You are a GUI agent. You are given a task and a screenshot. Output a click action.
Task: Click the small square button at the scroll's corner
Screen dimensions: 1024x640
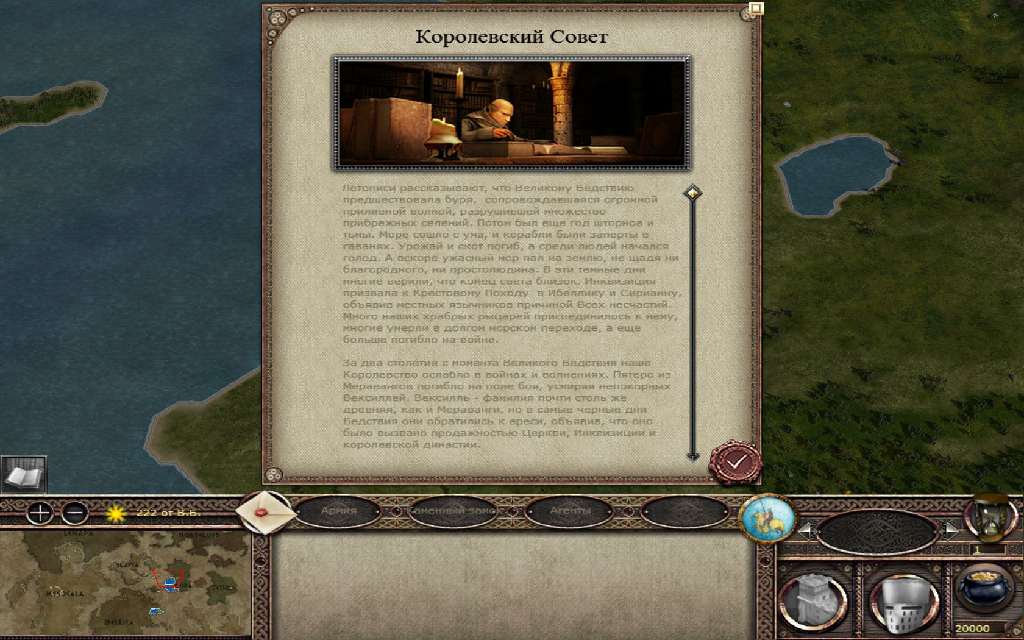tap(756, 9)
